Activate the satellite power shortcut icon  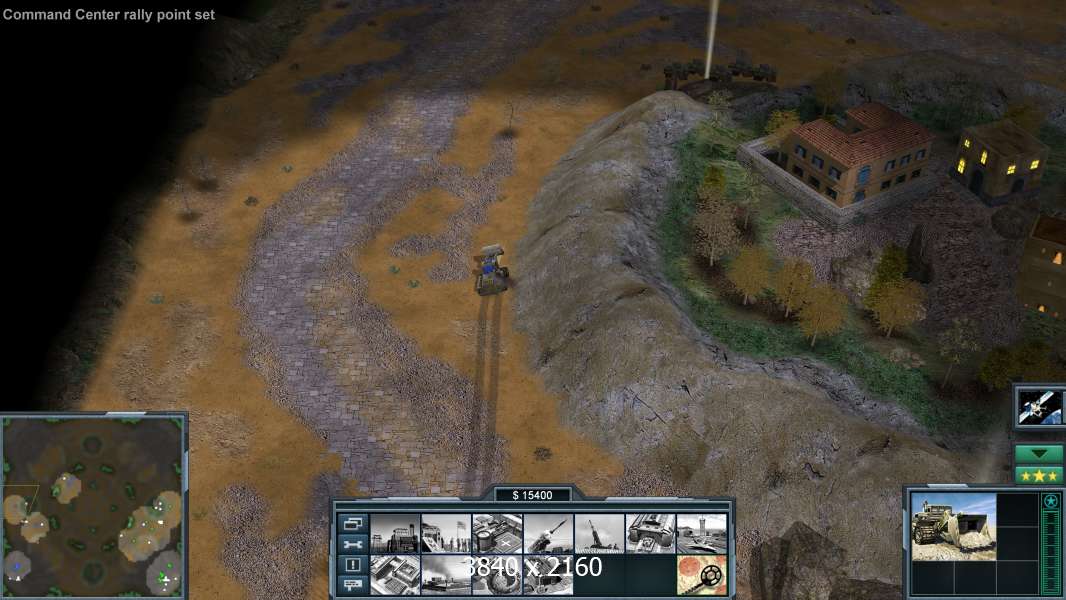tap(1040, 407)
